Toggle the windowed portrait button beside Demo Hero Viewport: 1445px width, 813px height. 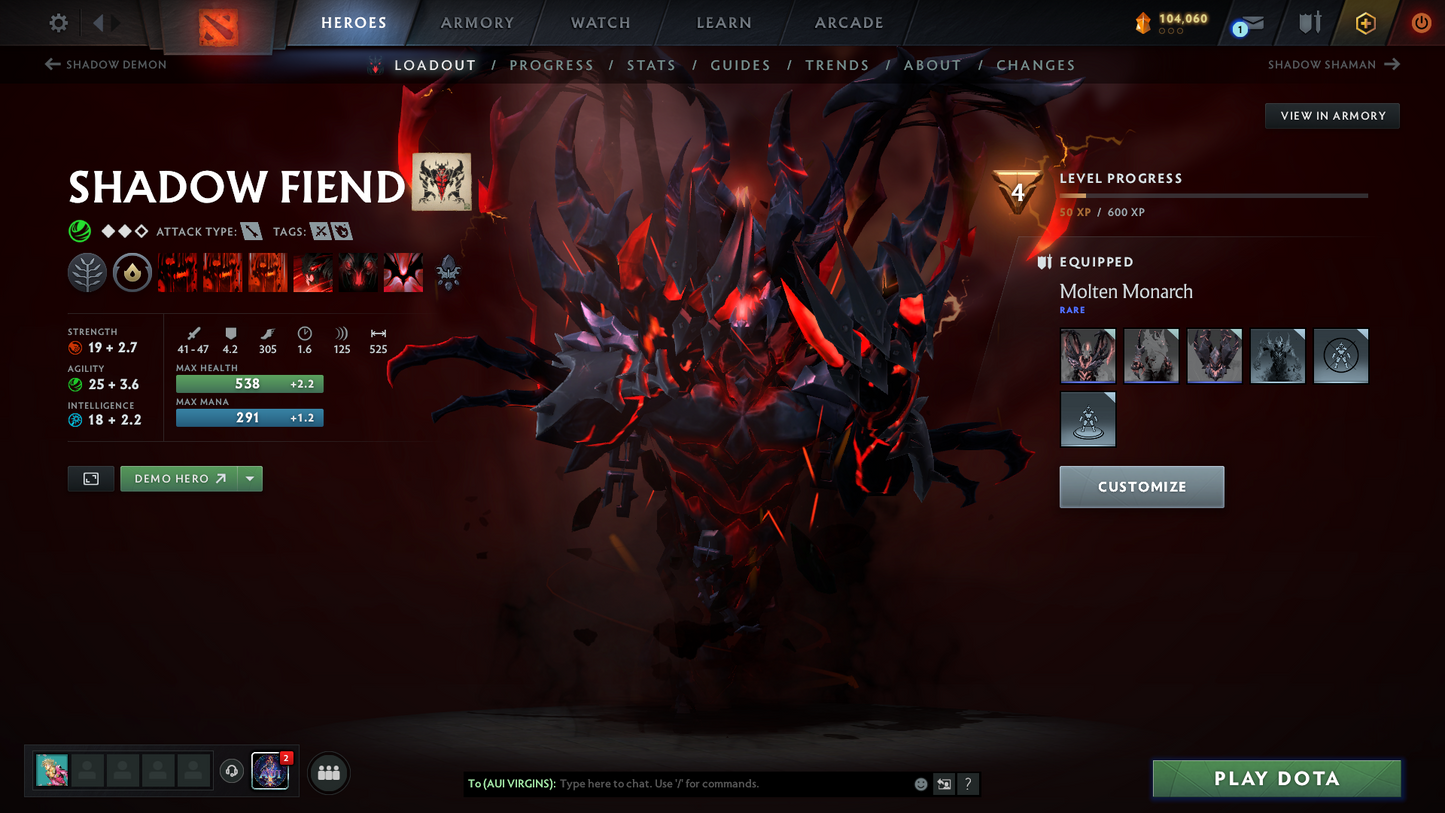[90, 478]
